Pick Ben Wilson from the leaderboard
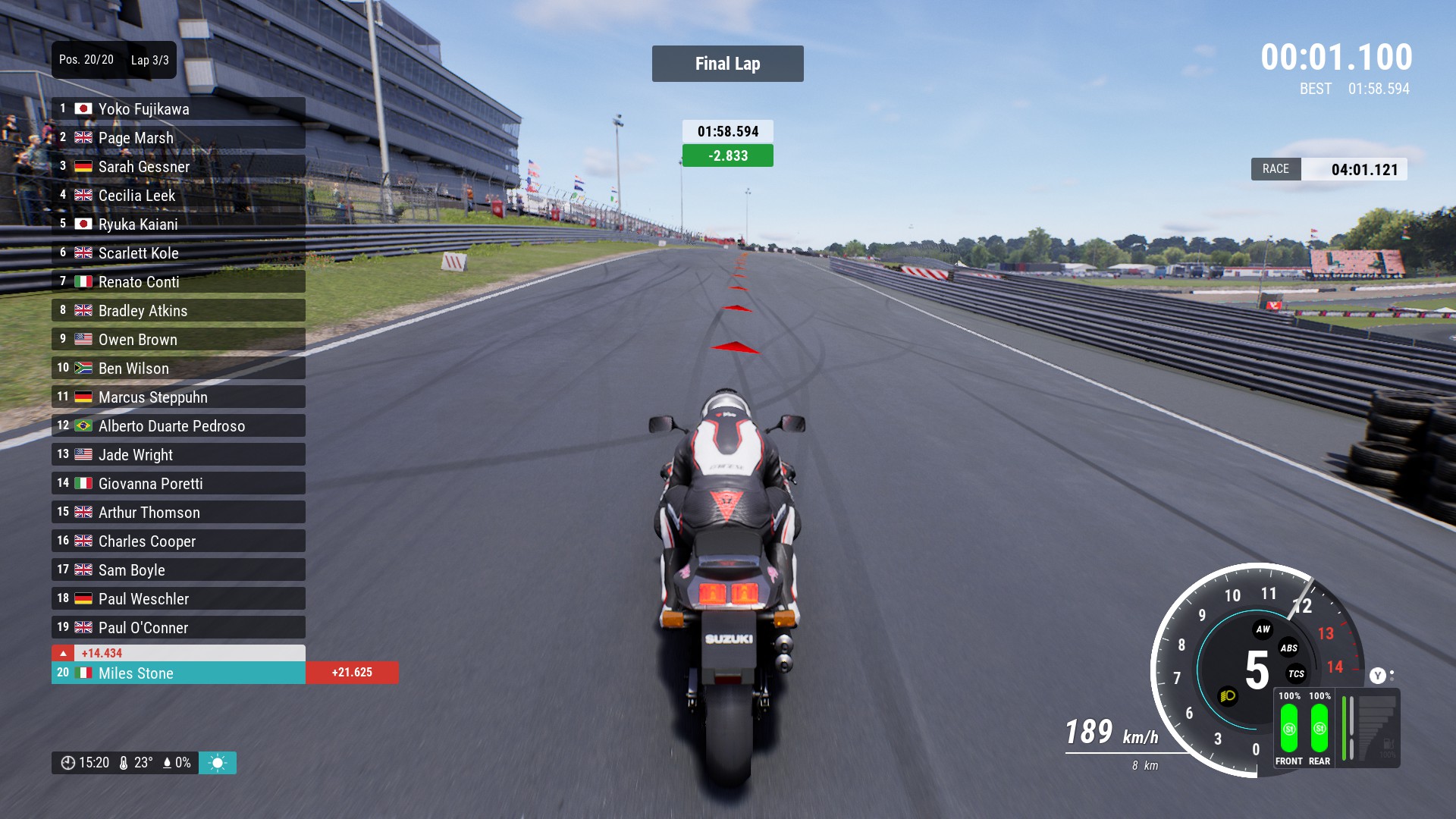 click(x=178, y=369)
